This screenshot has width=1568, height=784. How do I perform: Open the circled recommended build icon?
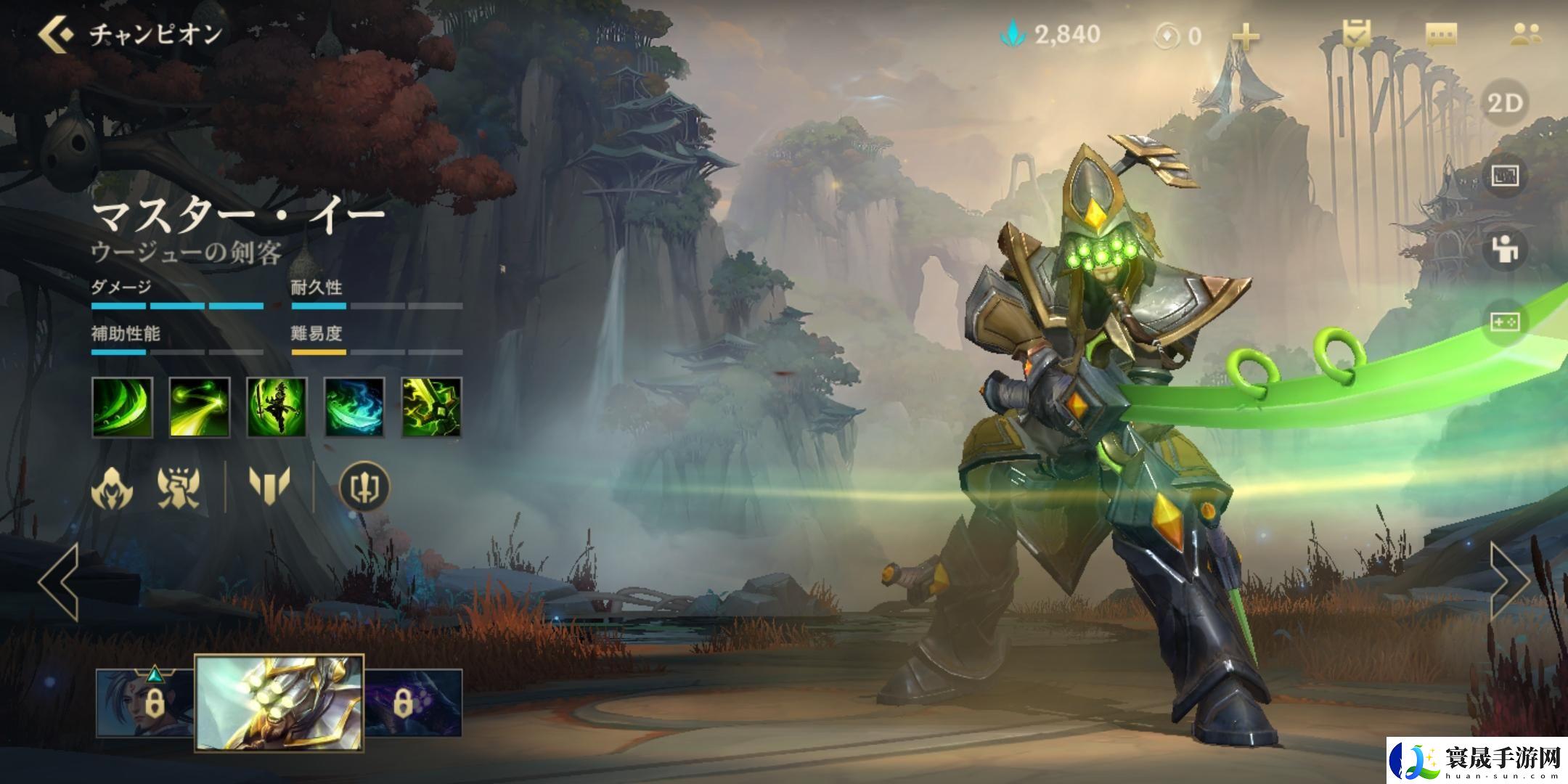(x=364, y=486)
